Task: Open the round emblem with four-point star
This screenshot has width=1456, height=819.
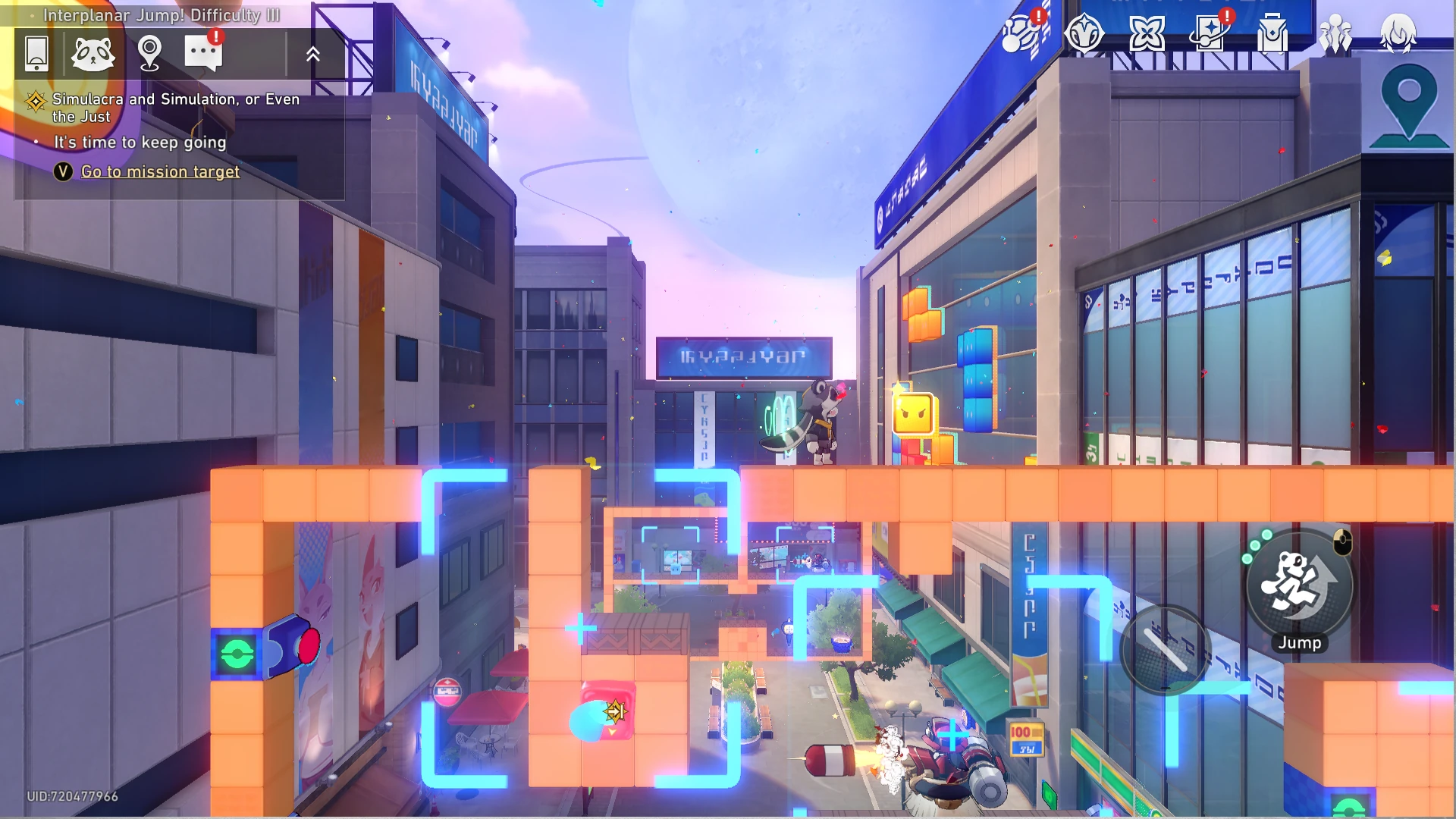Action: point(1084,34)
